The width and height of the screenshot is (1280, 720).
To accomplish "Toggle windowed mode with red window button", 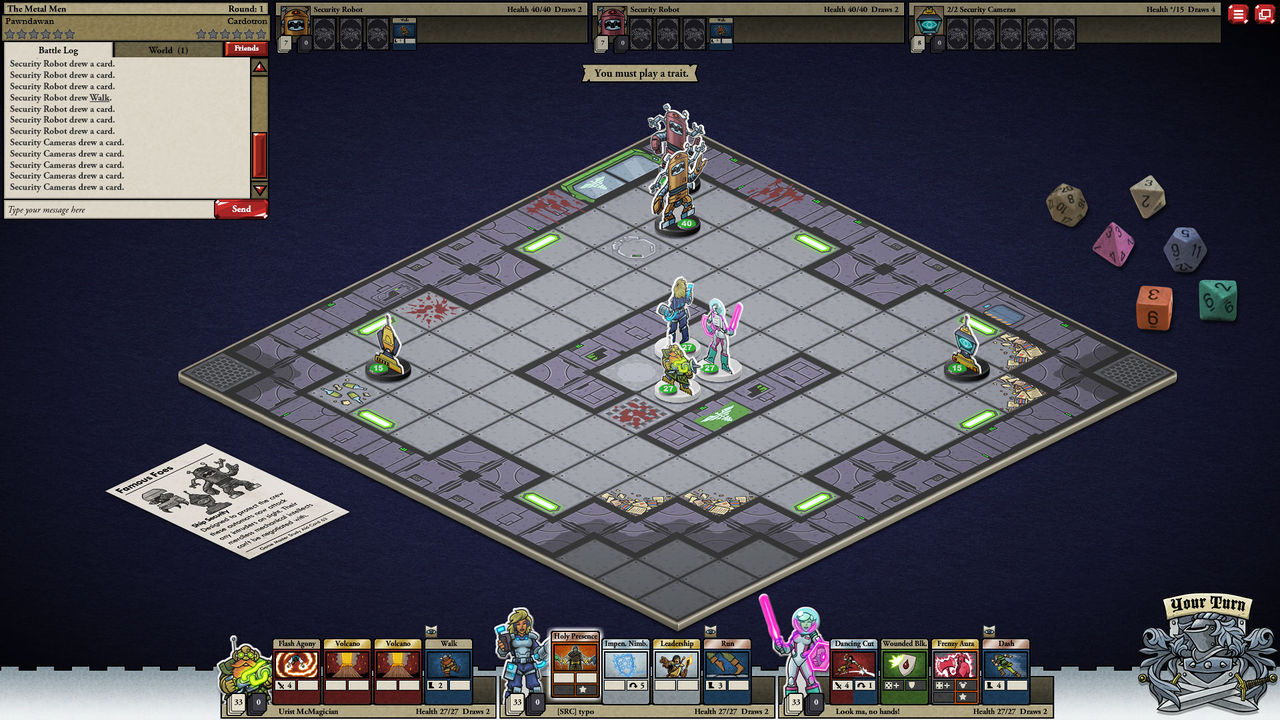I will tap(1265, 14).
